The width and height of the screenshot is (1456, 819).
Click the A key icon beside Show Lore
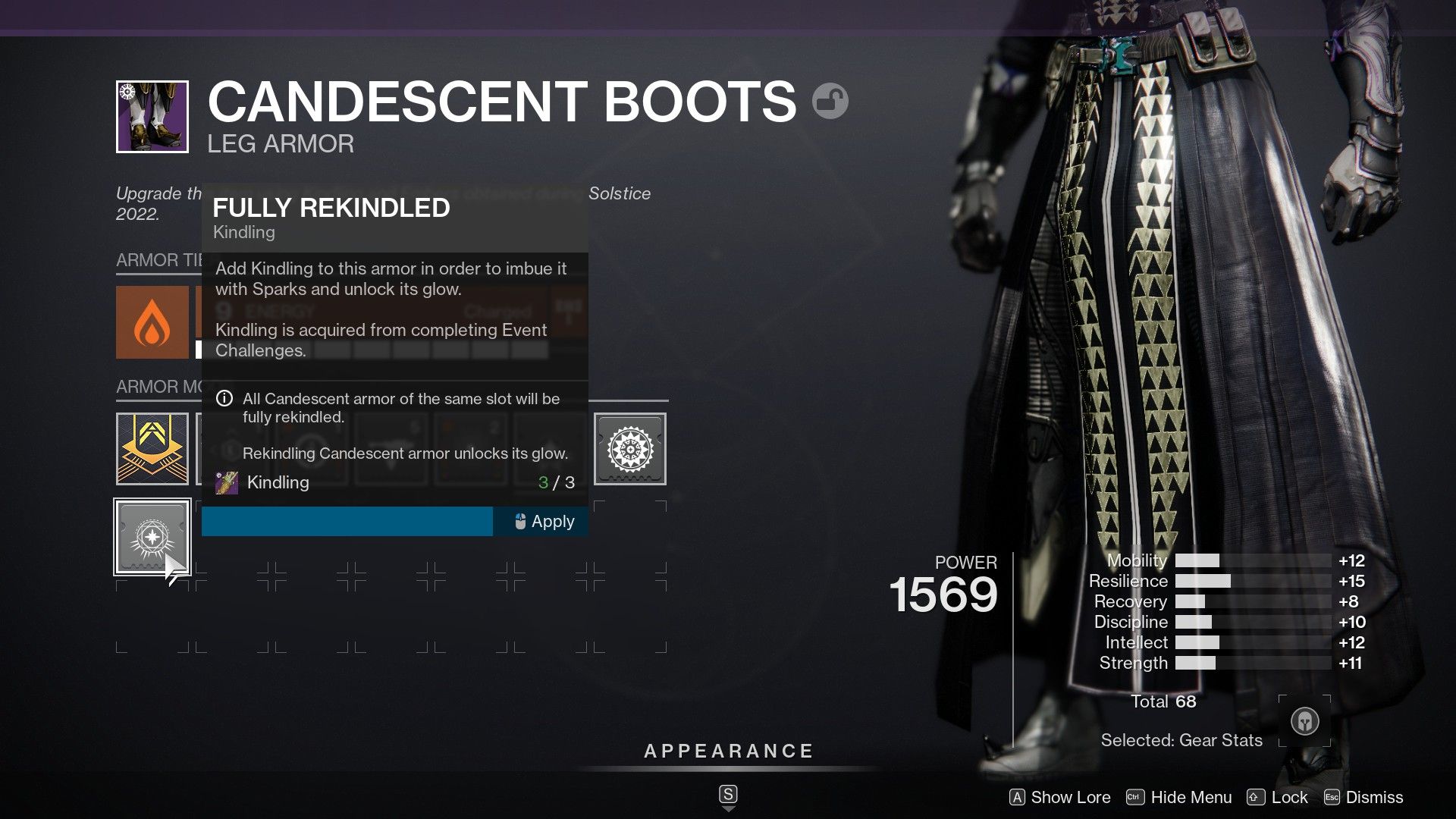pyautogui.click(x=1018, y=797)
